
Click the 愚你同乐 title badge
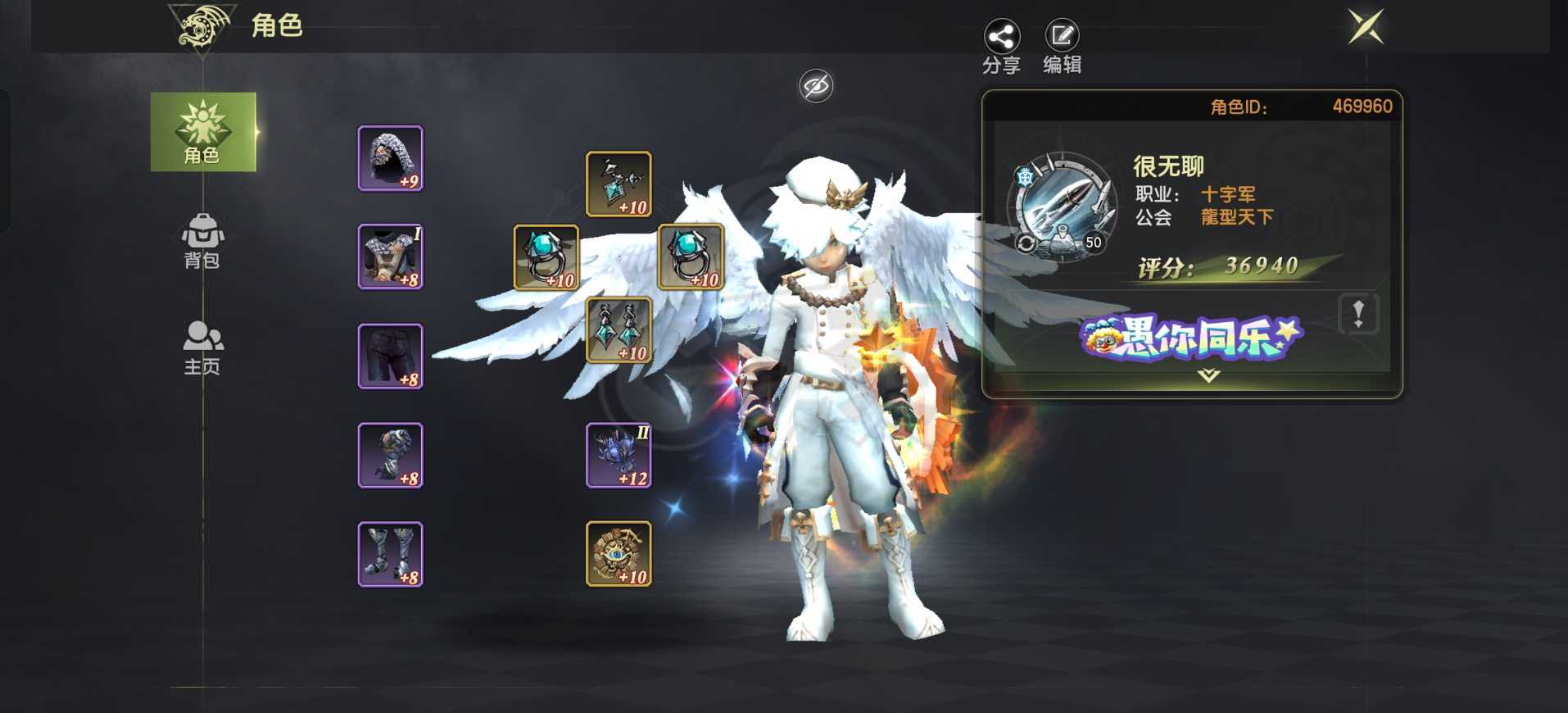1191,338
